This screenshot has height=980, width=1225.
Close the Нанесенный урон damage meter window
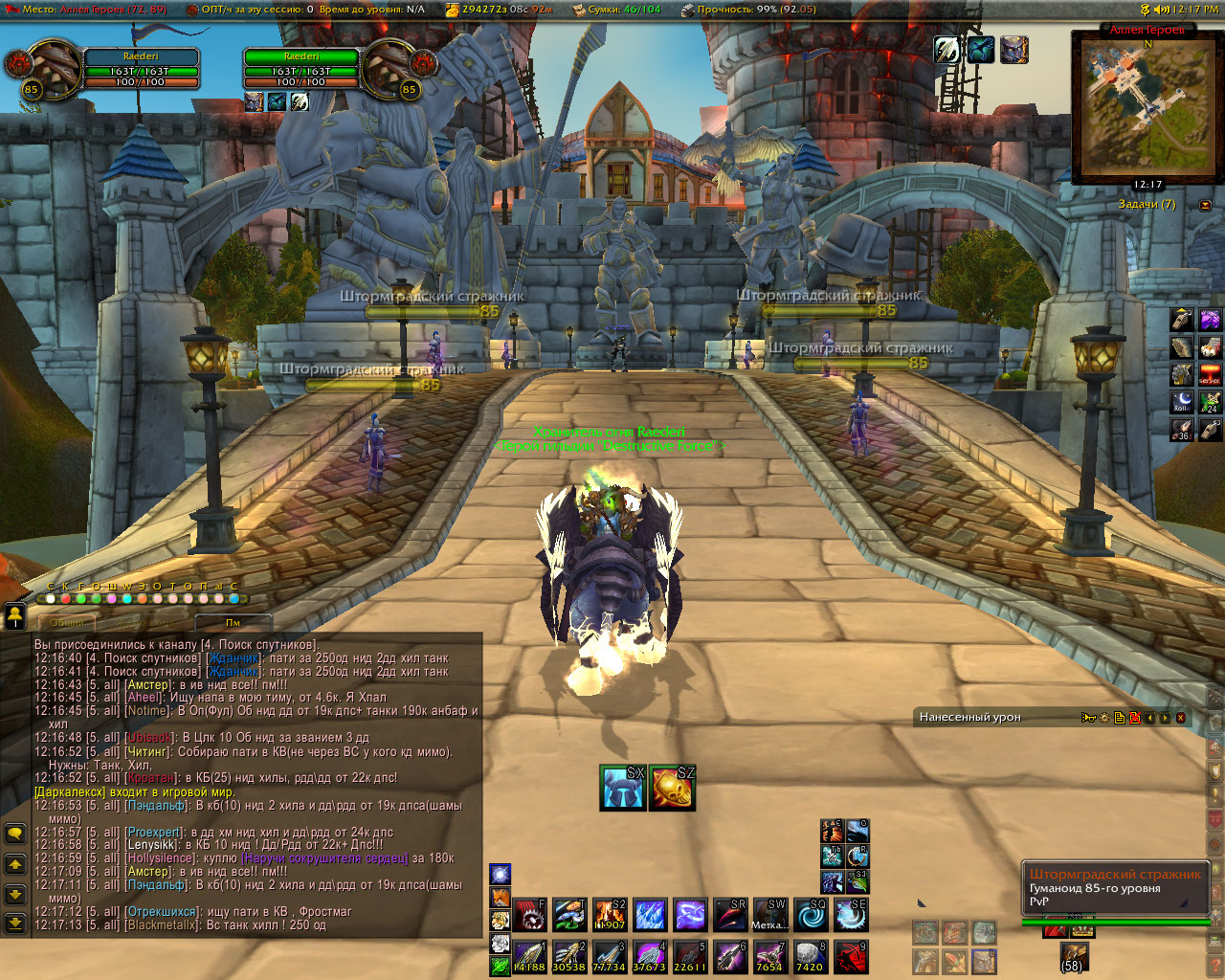tap(1180, 718)
